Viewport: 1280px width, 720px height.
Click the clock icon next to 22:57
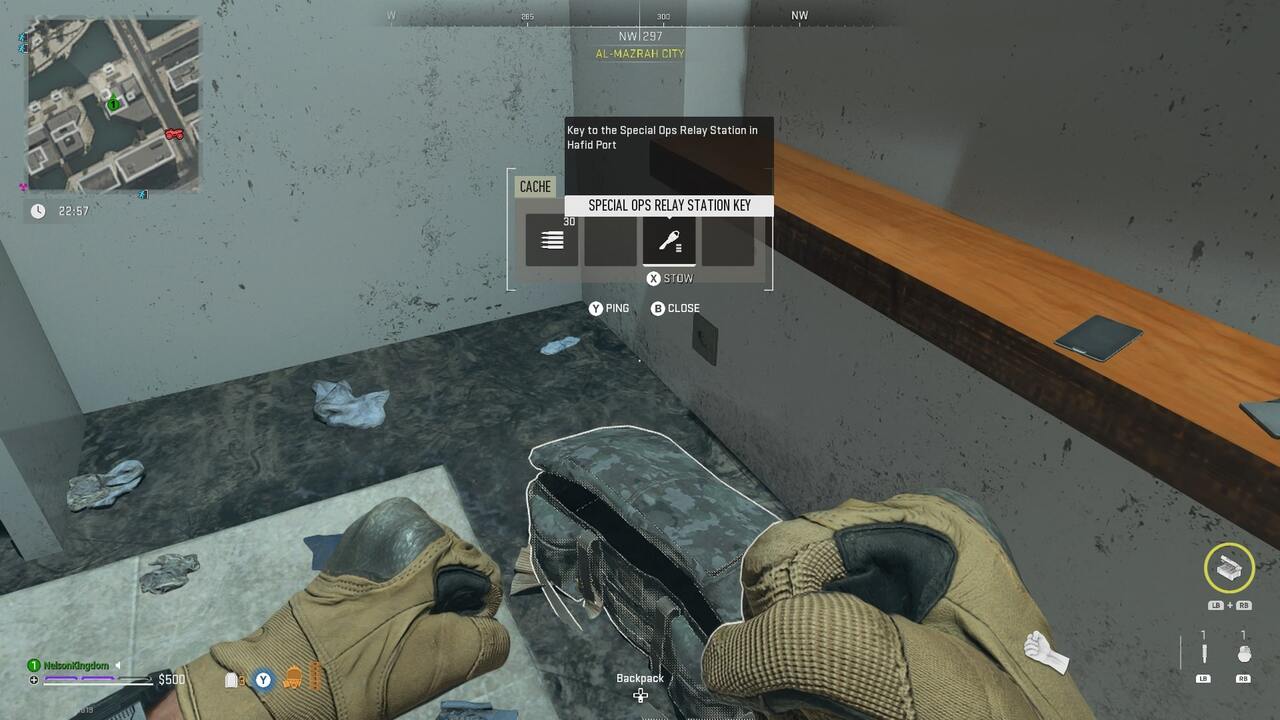37,211
